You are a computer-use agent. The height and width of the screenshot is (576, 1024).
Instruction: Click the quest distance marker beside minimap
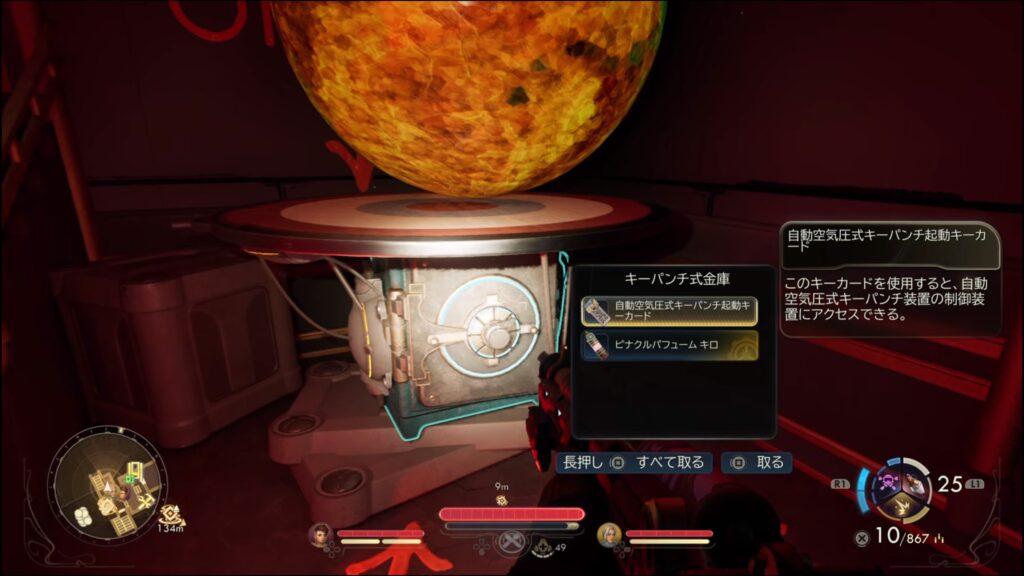pyautogui.click(x=170, y=517)
